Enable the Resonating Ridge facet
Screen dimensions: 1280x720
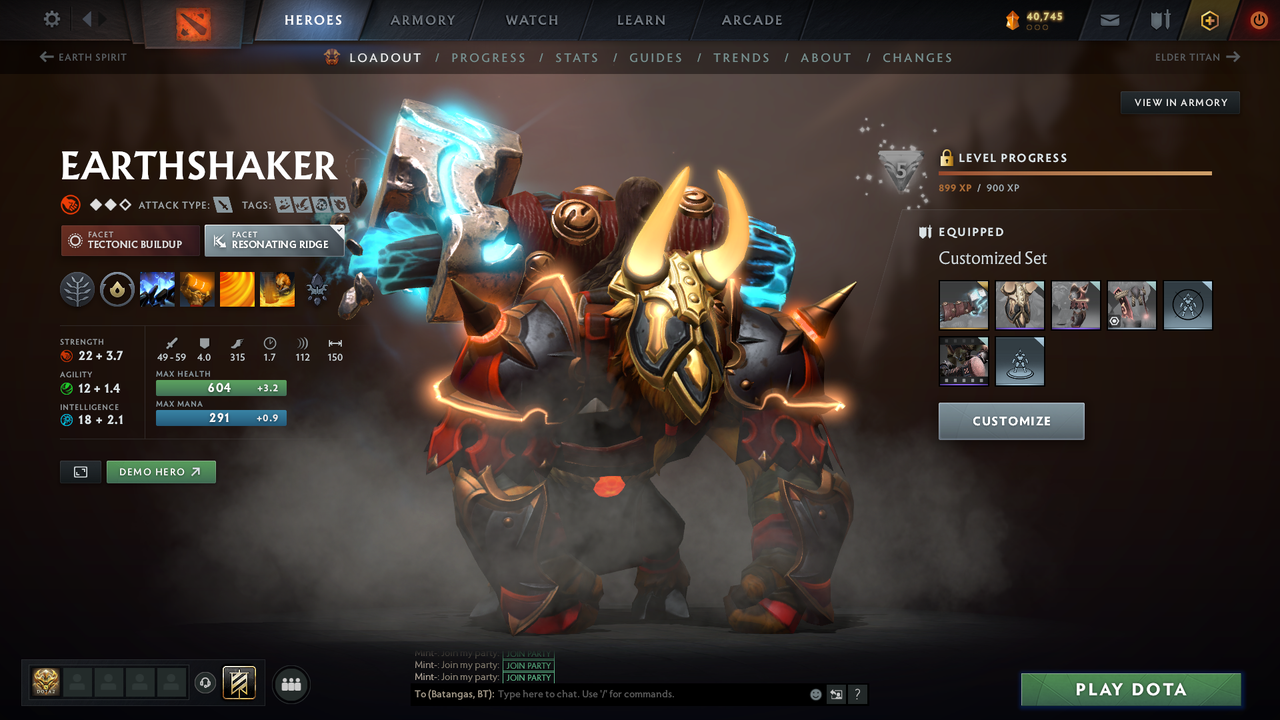(x=274, y=240)
